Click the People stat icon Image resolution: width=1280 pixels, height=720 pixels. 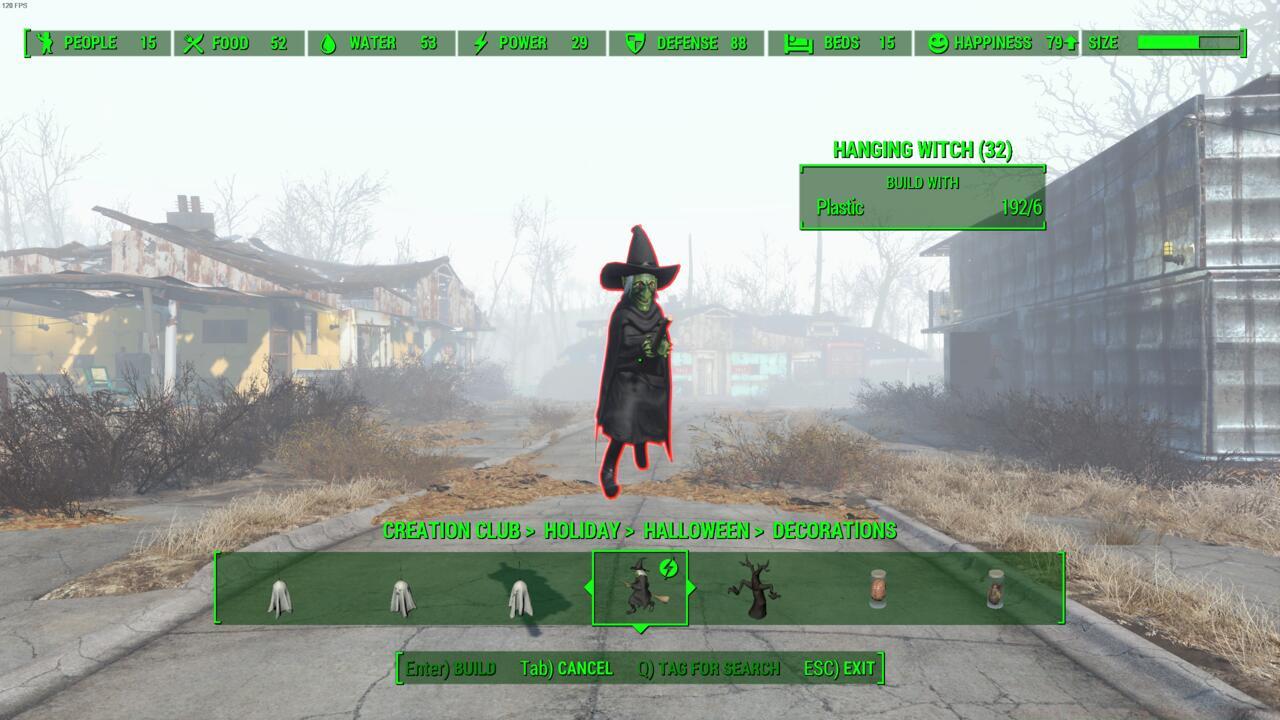[44, 43]
